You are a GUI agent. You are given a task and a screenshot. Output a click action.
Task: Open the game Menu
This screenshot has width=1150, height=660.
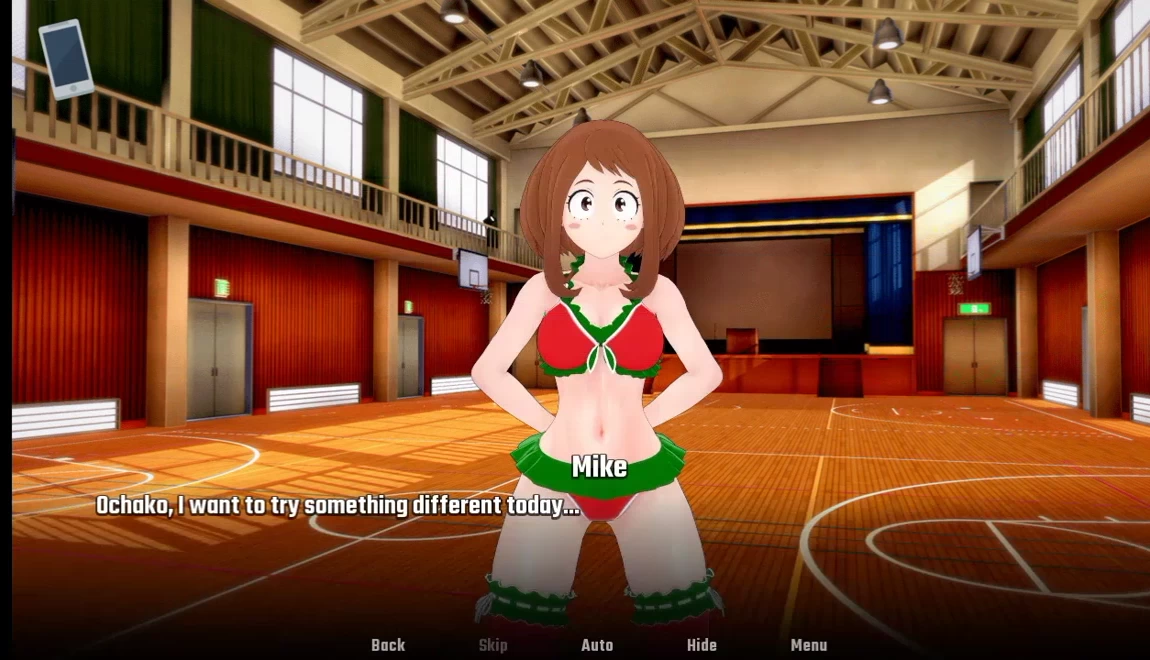[809, 645]
